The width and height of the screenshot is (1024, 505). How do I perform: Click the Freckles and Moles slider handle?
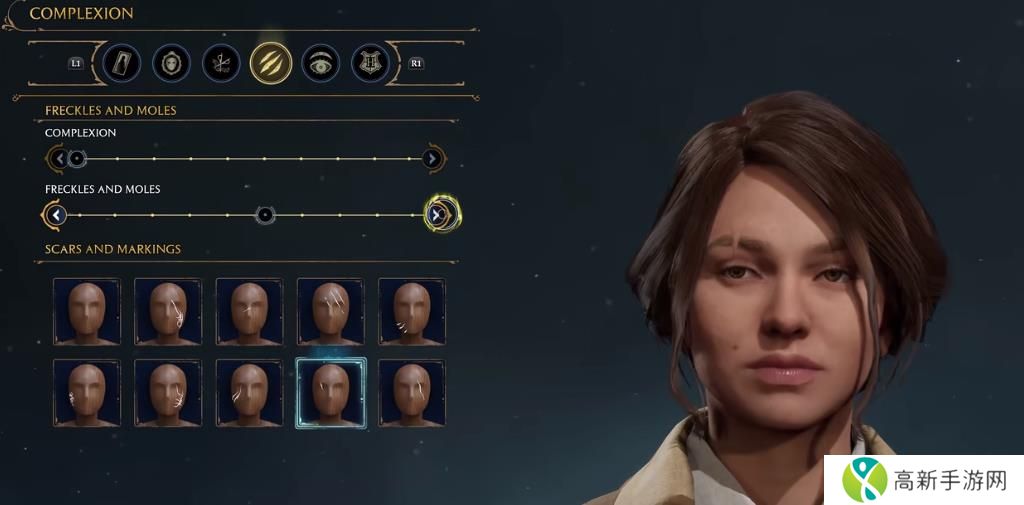click(x=265, y=214)
